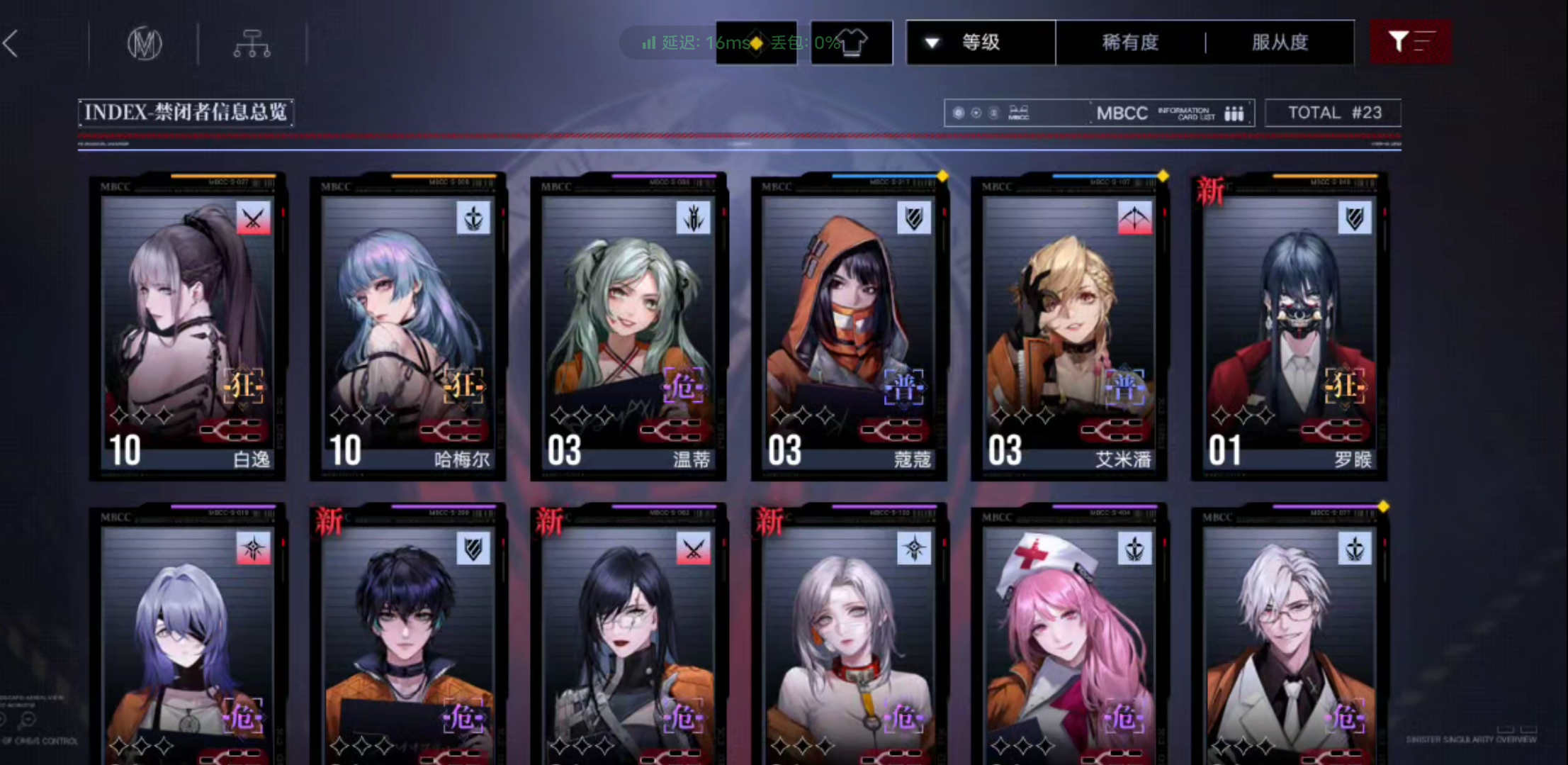
Task: Toggle the 狂 insanity marker on 白逸's card
Action: click(243, 386)
